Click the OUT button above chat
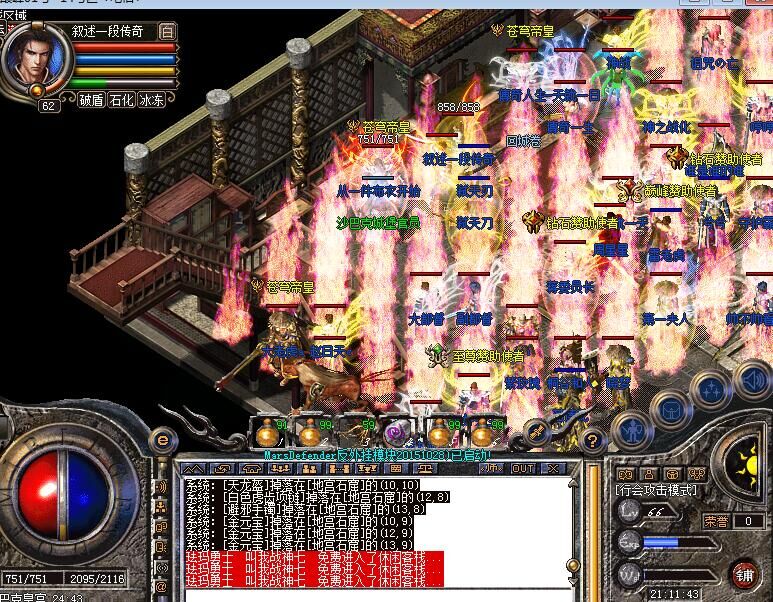This screenshot has height=602, width=773. tap(521, 468)
